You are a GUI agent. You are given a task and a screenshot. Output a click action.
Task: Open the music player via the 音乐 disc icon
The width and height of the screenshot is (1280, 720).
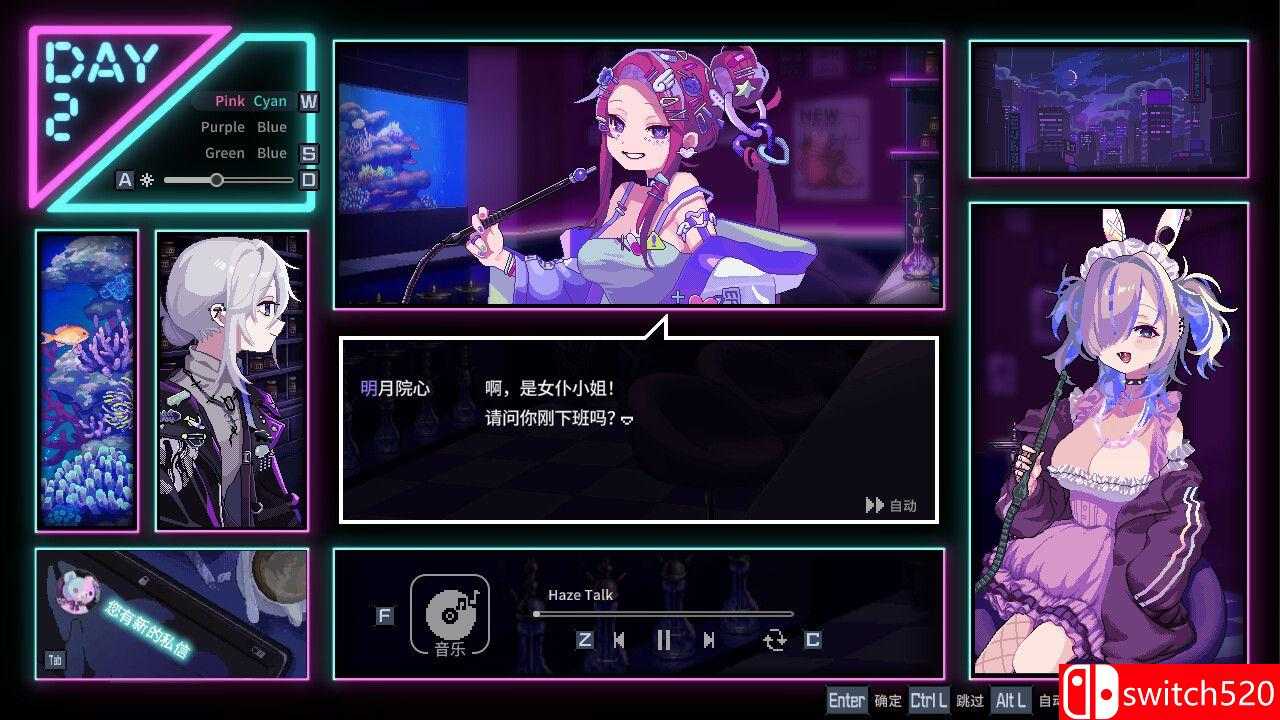(450, 617)
